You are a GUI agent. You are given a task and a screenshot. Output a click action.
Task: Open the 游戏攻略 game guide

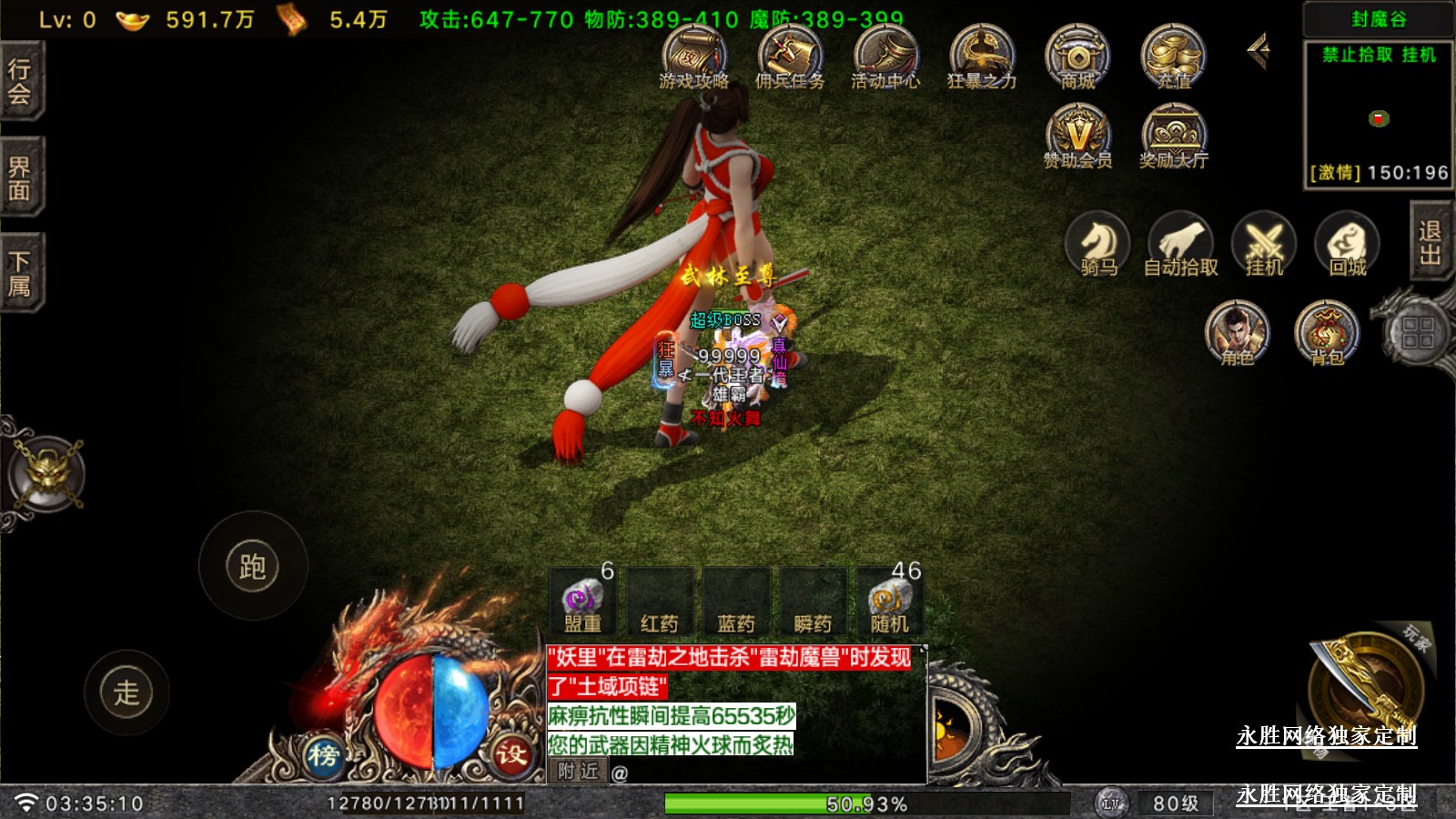694,56
